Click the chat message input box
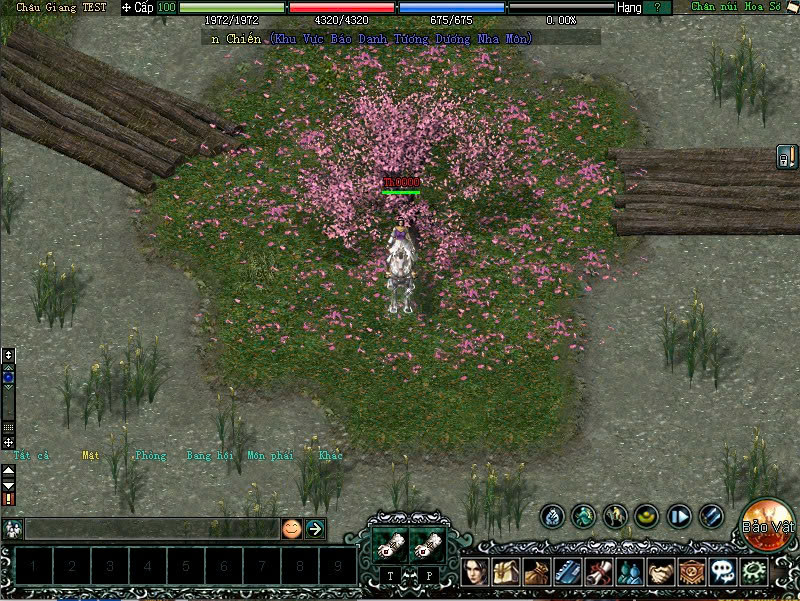 coord(150,529)
